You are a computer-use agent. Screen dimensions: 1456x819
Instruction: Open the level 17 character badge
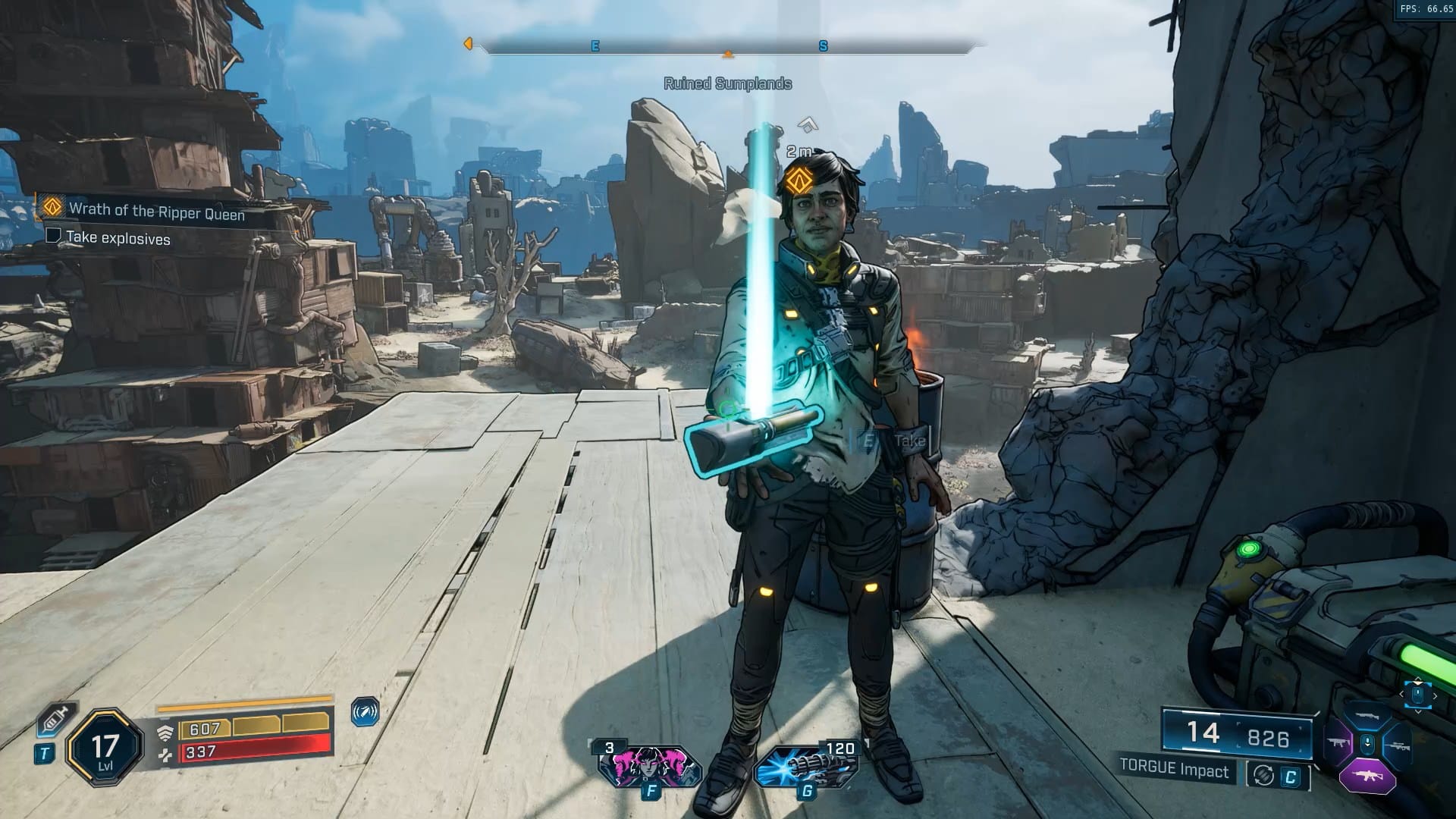(105, 749)
